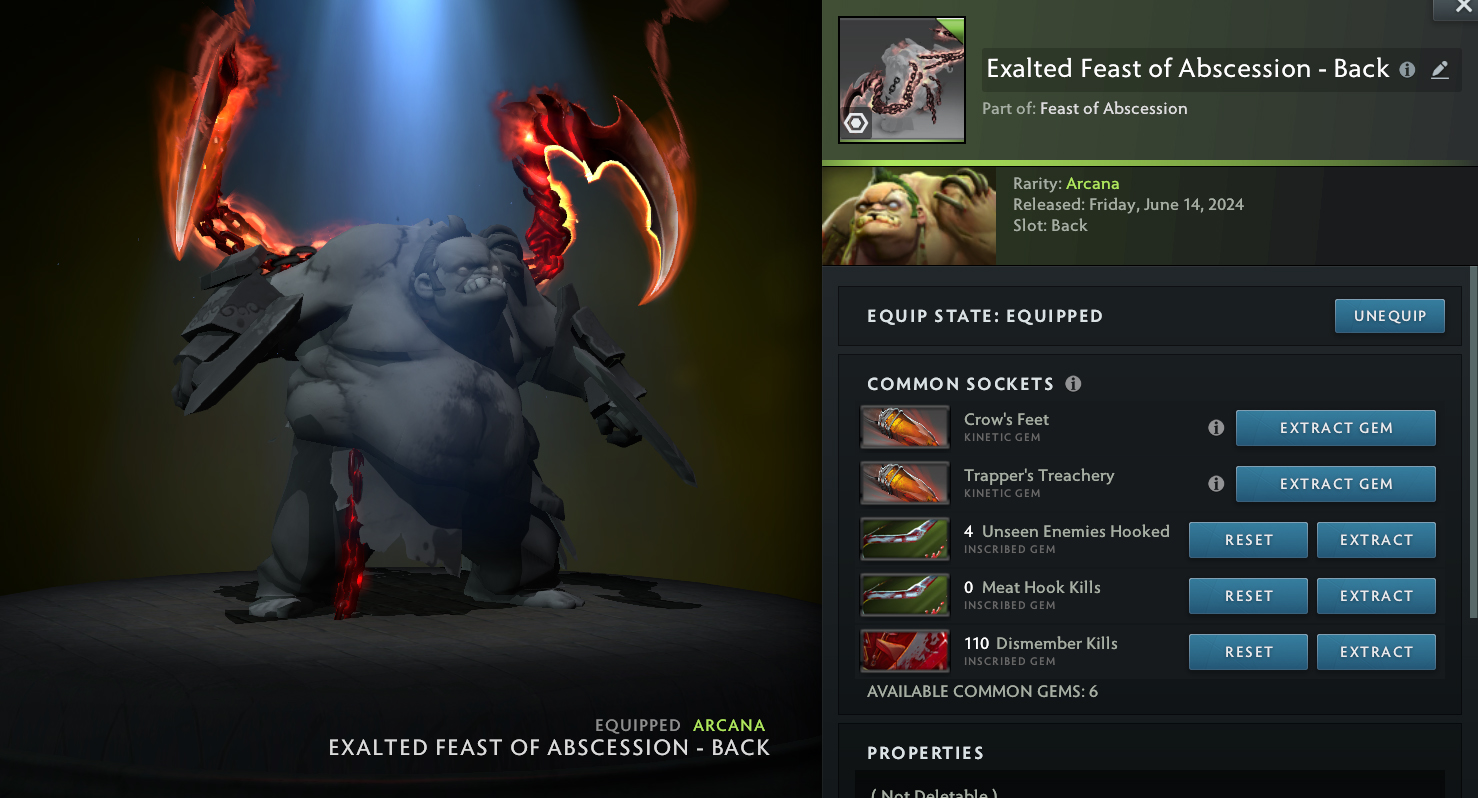Select the Crow's Feet gem icon
The height and width of the screenshot is (798, 1478).
[x=904, y=427]
